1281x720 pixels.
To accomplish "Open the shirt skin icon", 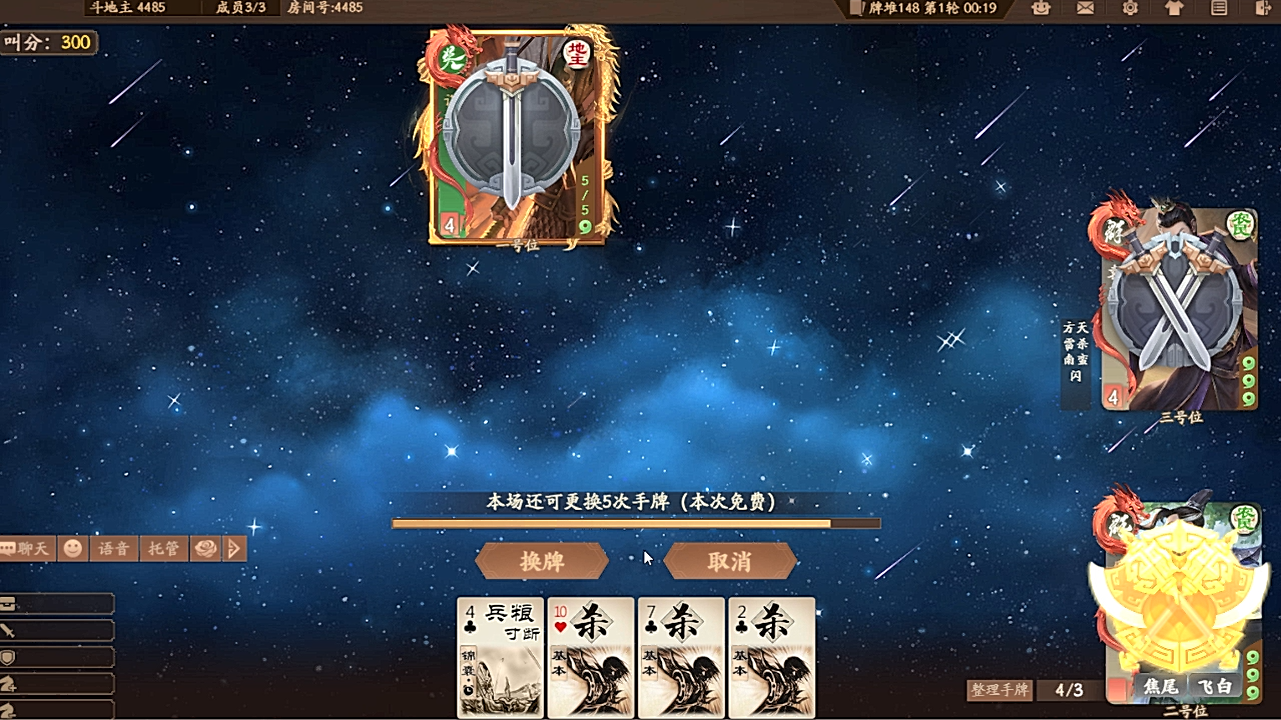I will pyautogui.click(x=1174, y=8).
